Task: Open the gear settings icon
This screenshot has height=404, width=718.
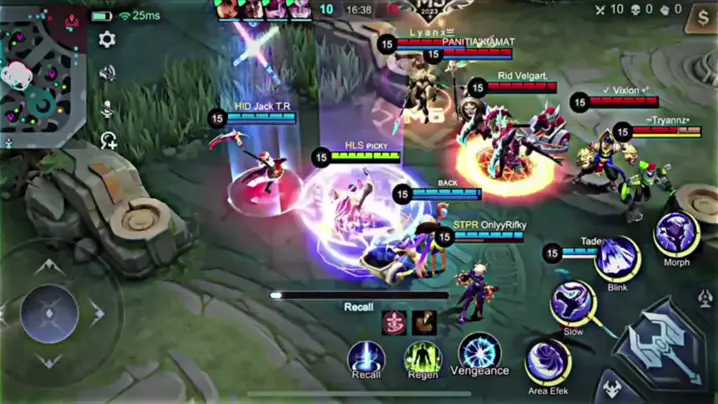Action: (107, 40)
